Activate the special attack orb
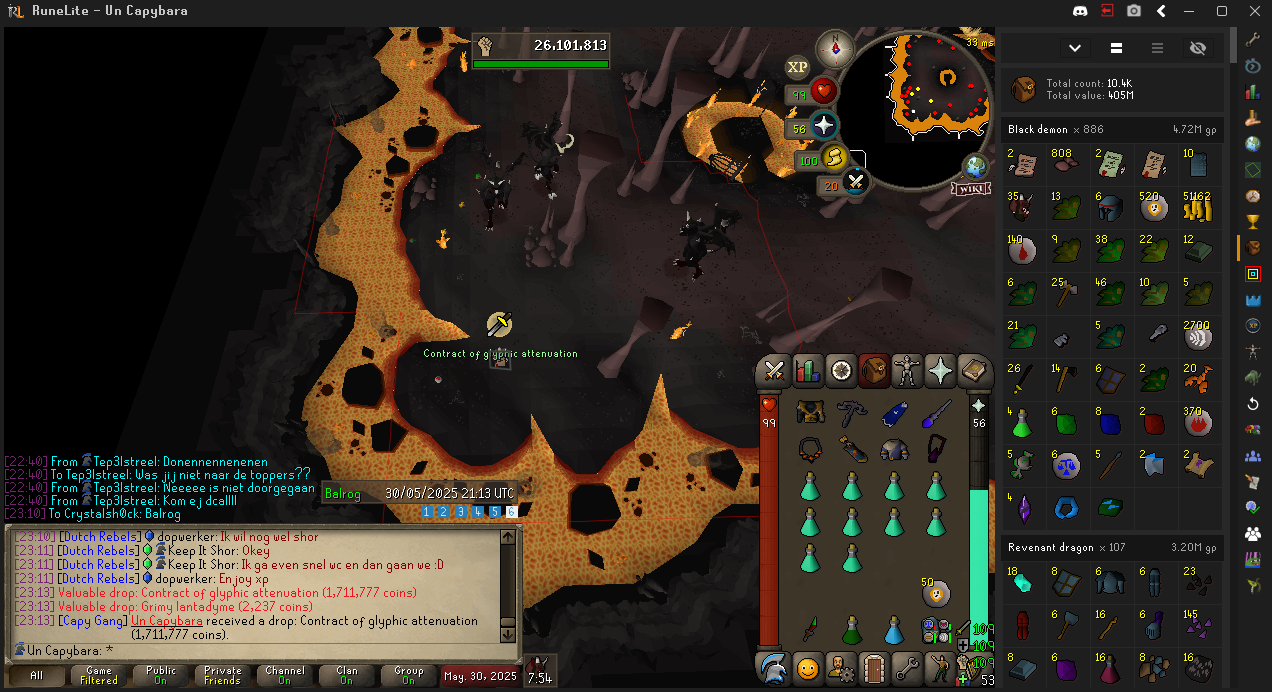Image resolution: width=1272 pixels, height=692 pixels. 856,182
